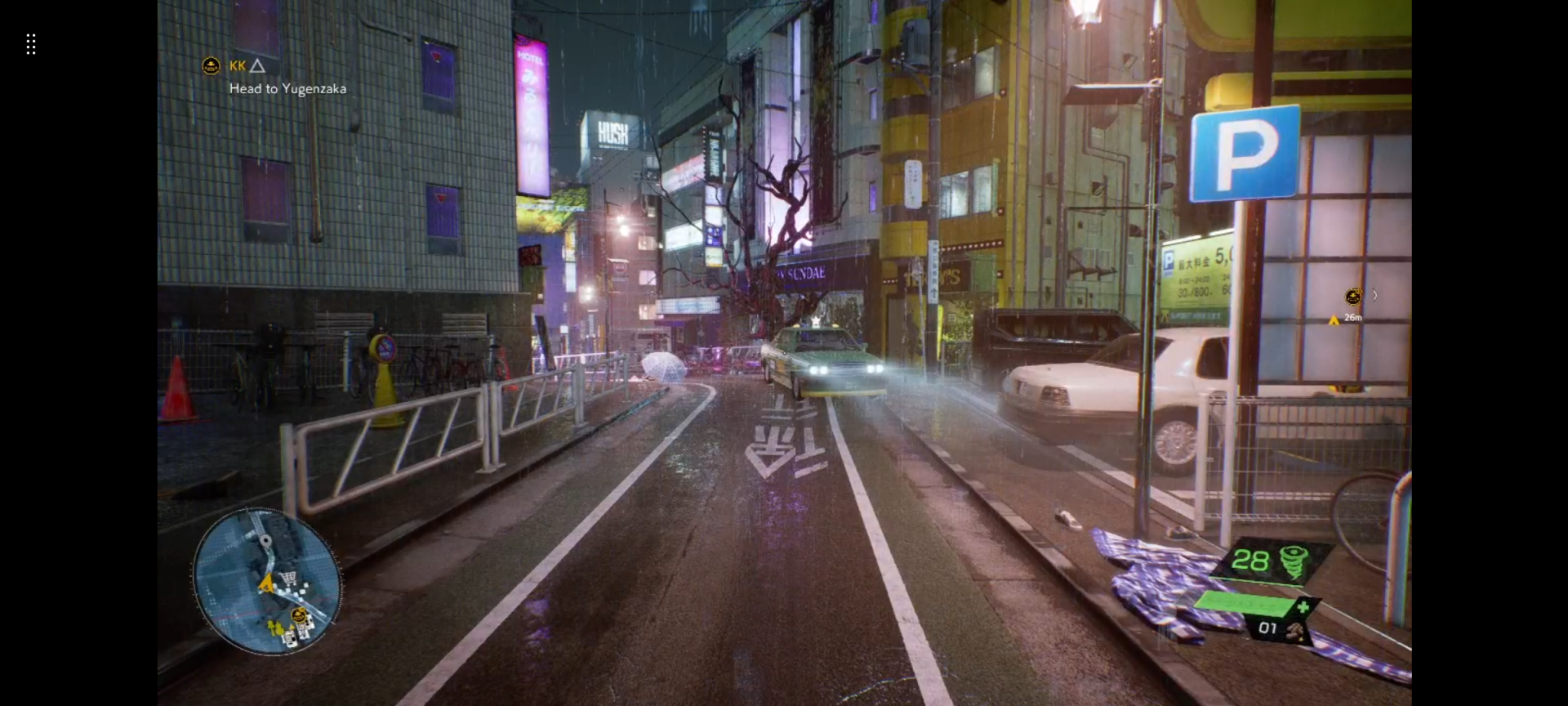The image size is (1568, 706).
Task: Click the grey location pin on the minimap
Action: point(265,540)
